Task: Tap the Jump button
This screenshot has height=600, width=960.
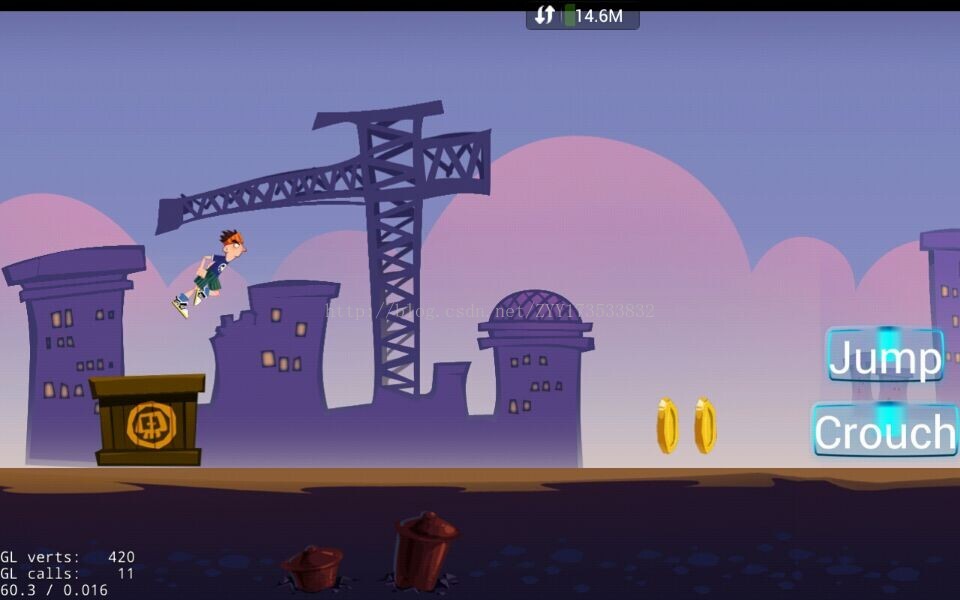Action: point(885,356)
